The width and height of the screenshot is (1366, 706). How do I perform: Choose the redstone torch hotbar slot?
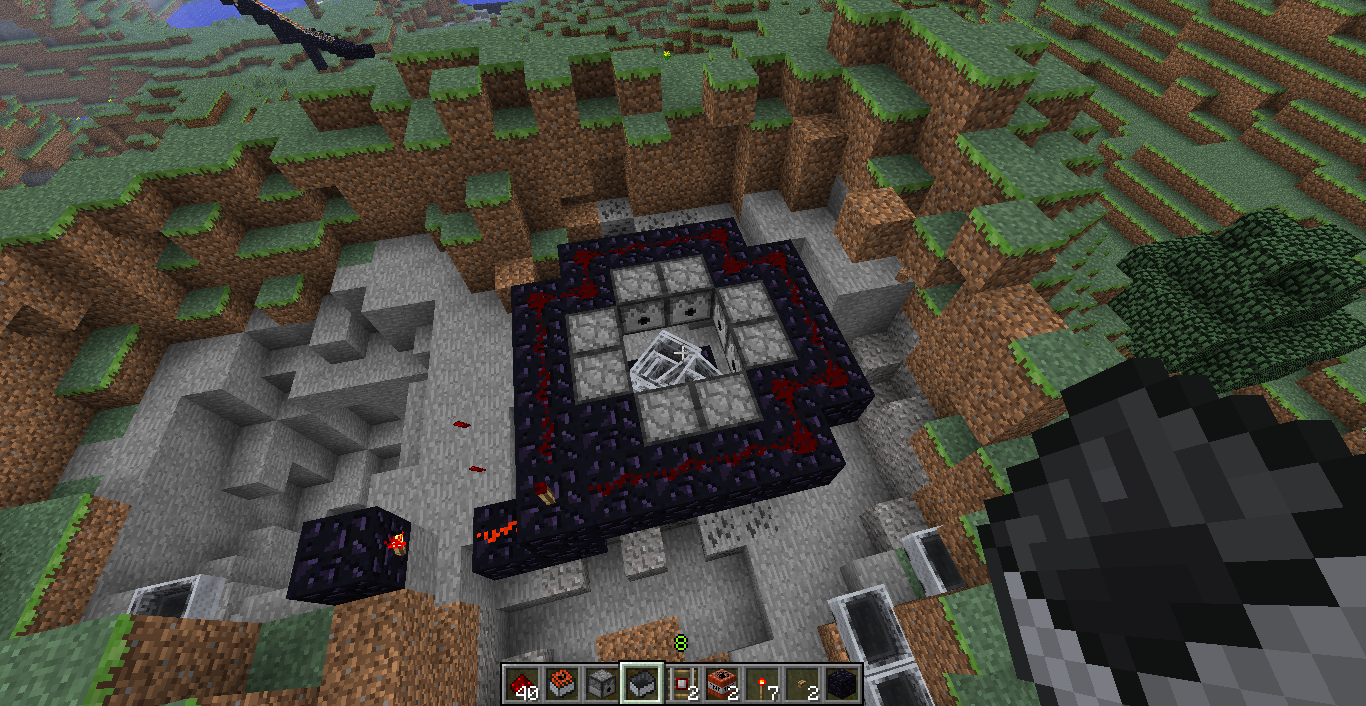[762, 683]
